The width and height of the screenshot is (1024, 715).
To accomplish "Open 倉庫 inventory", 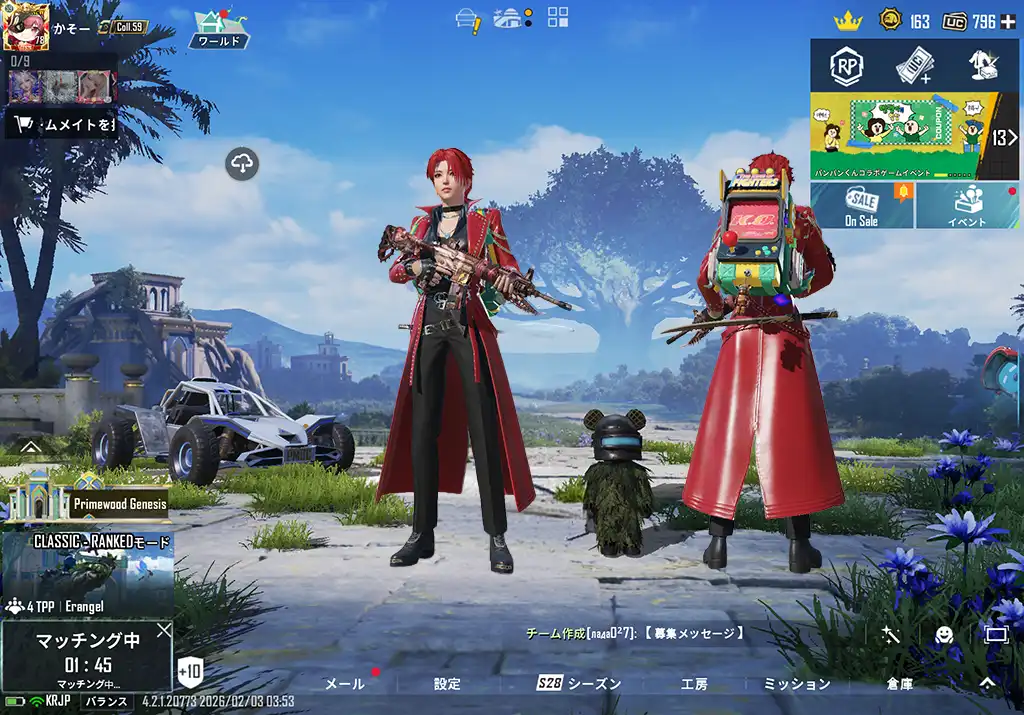I will 899,684.
